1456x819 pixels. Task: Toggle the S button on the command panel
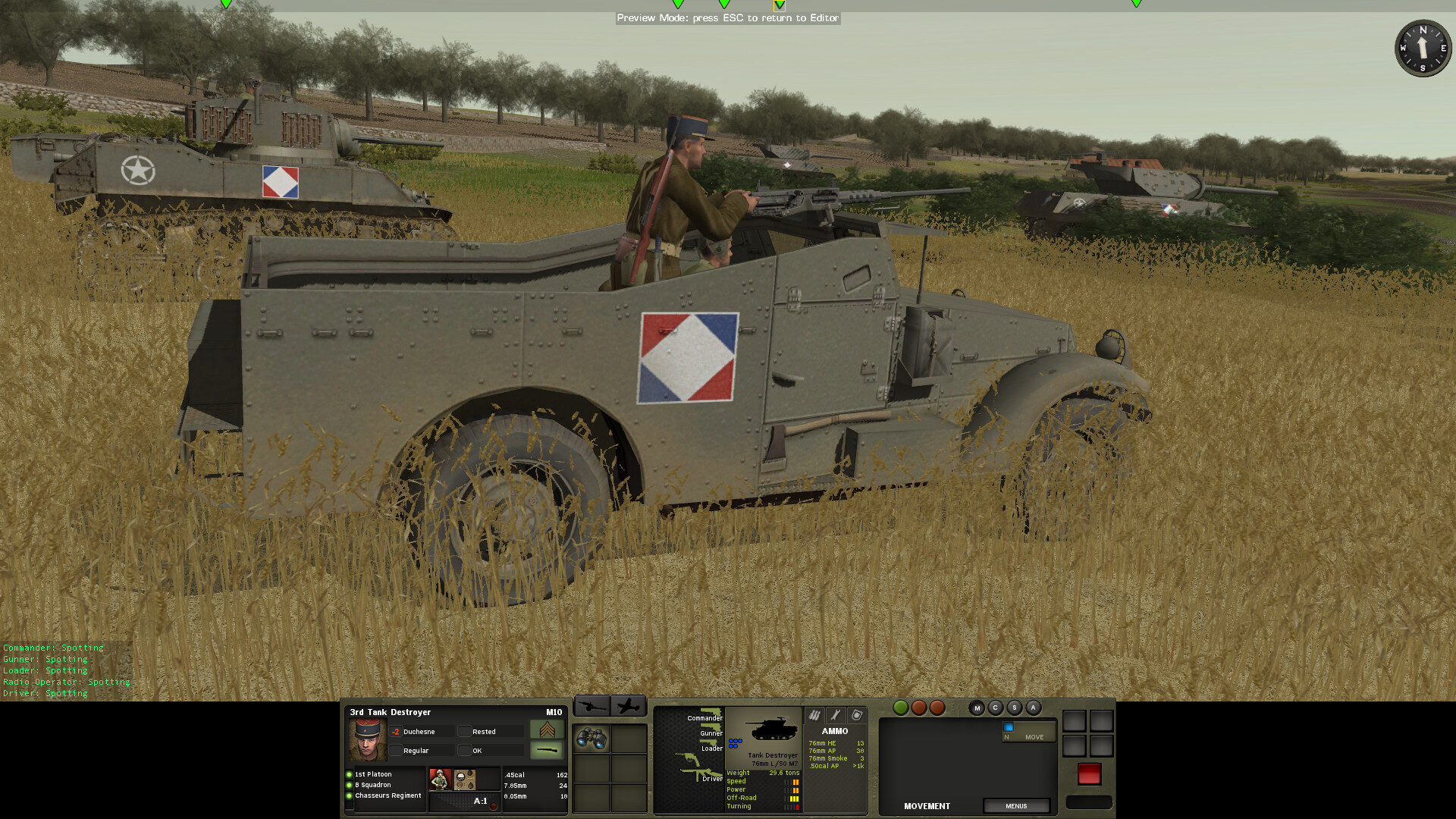[1015, 708]
